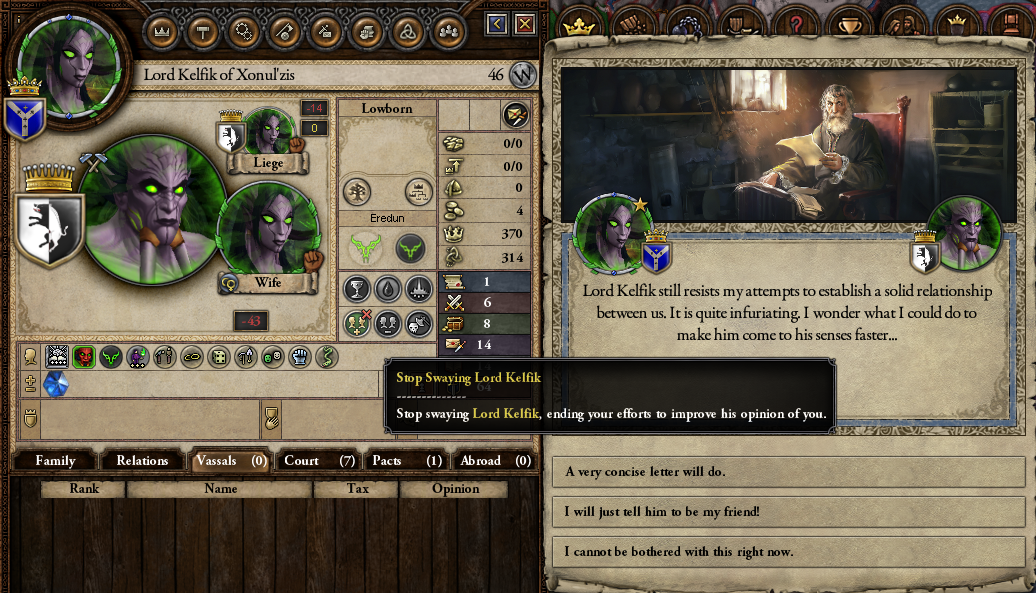Image resolution: width=1036 pixels, height=593 pixels.
Task: Open the Abroad tab
Action: tap(494, 460)
